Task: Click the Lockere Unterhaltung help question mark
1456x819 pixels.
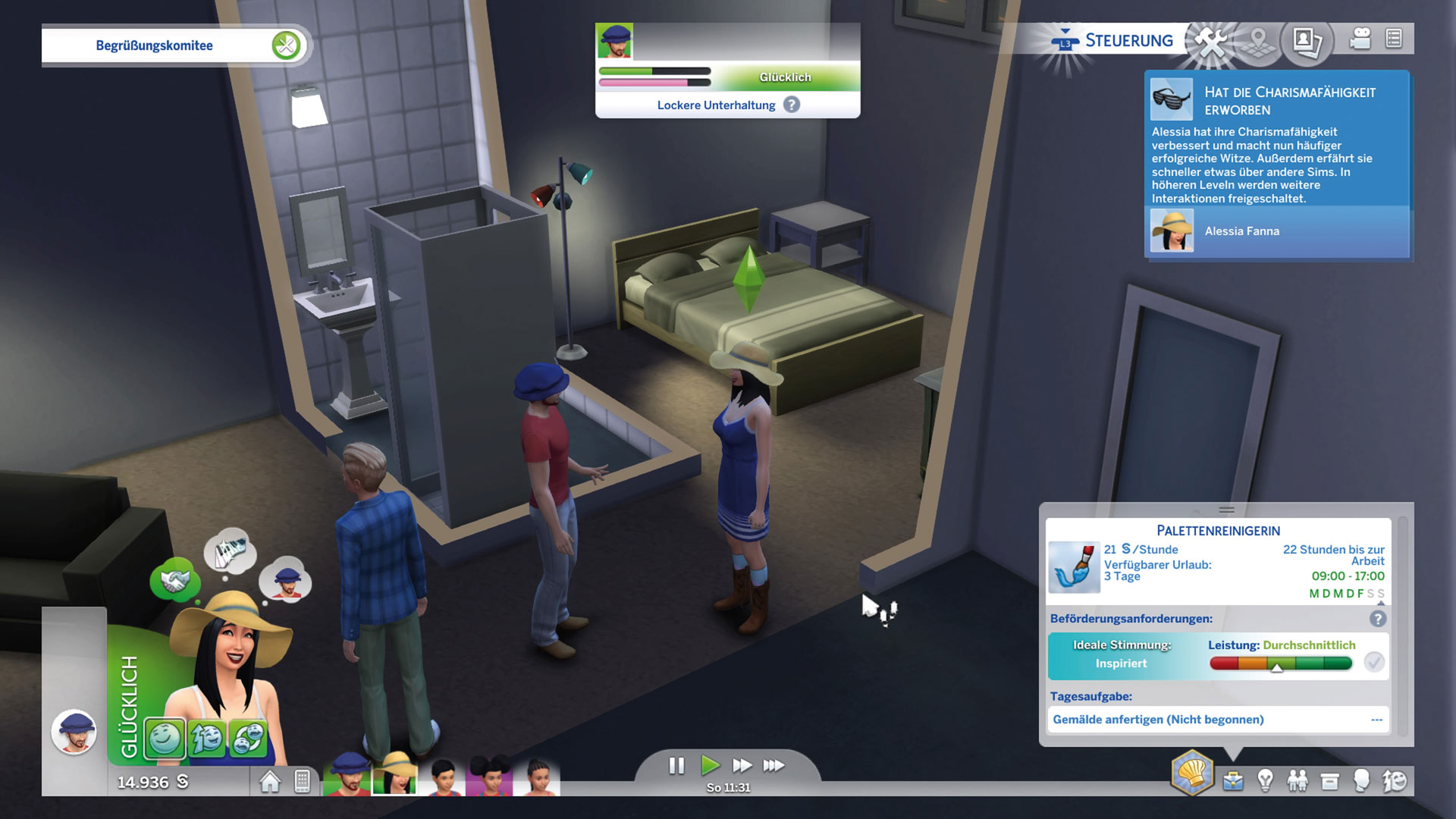Action: click(x=792, y=105)
